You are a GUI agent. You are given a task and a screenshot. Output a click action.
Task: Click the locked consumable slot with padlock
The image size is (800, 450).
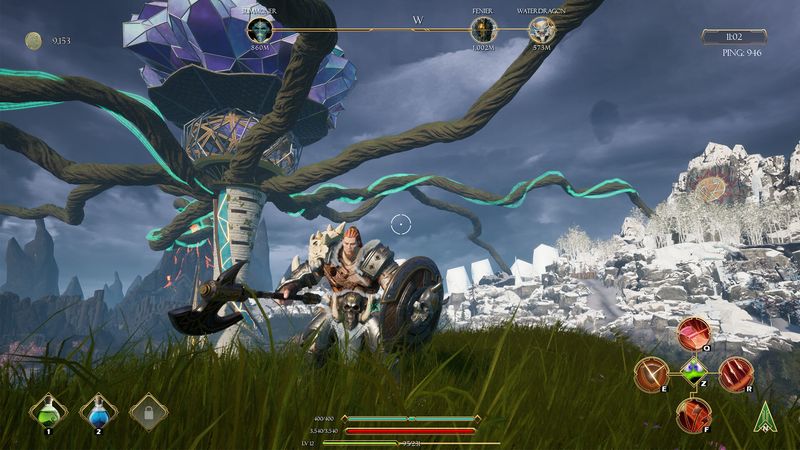pos(149,410)
